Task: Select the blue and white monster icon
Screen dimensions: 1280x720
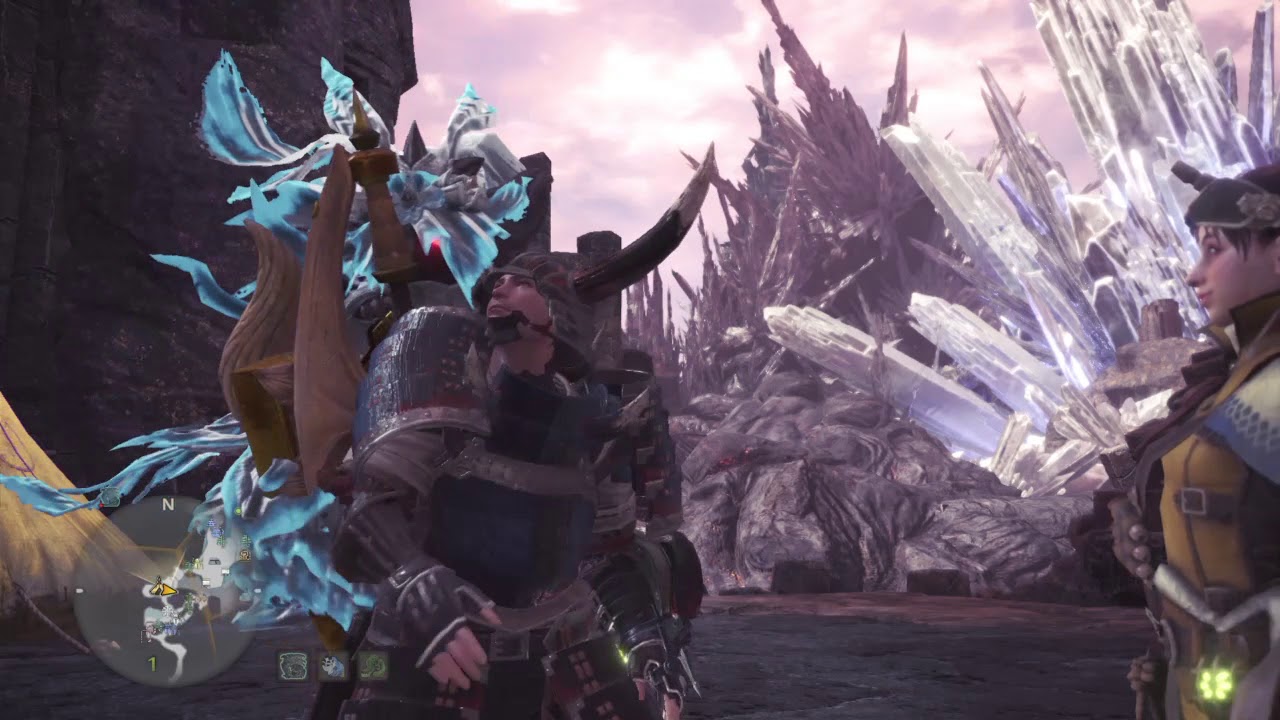Action: pyautogui.click(x=333, y=666)
